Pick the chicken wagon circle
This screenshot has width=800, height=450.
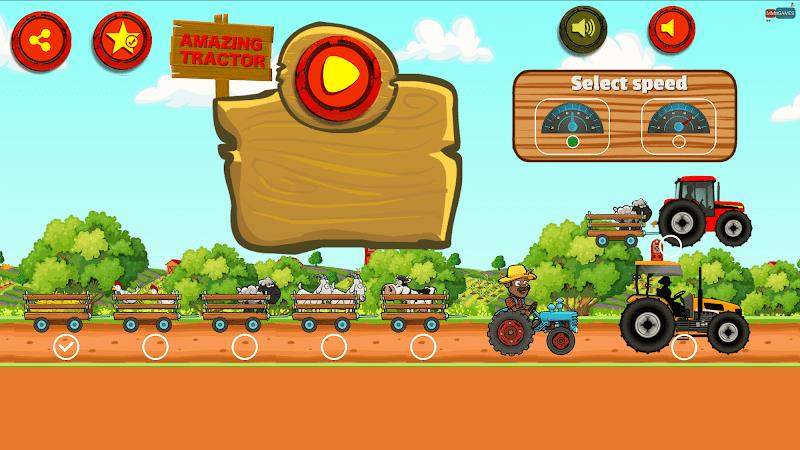(x=155, y=347)
